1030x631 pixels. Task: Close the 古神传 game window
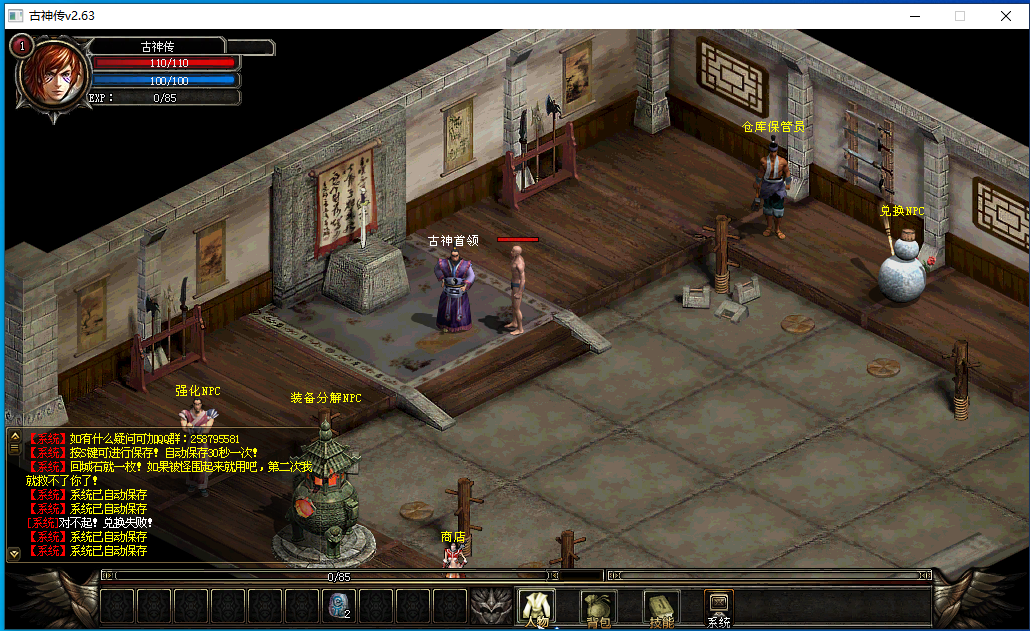[1006, 15]
